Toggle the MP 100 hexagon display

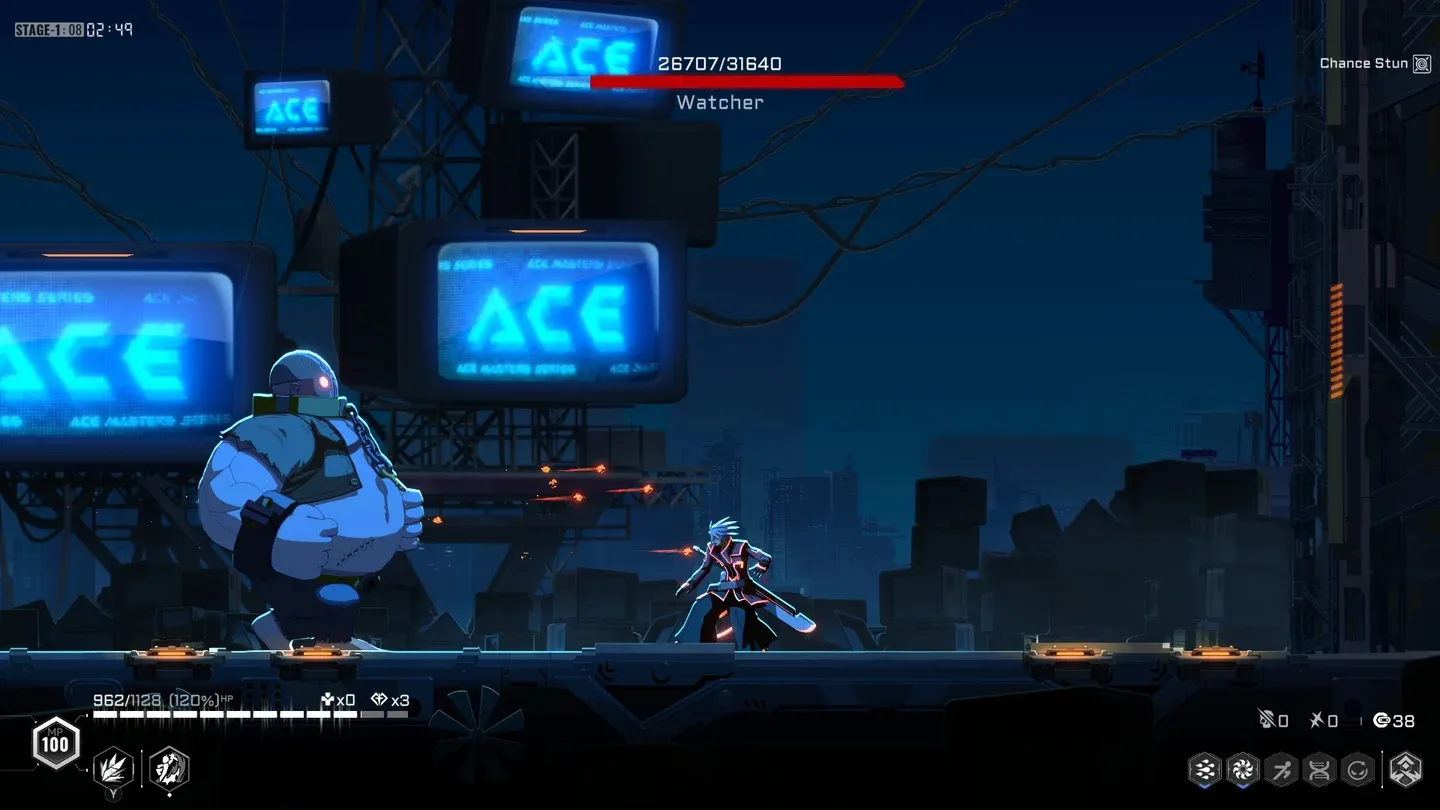tap(55, 744)
